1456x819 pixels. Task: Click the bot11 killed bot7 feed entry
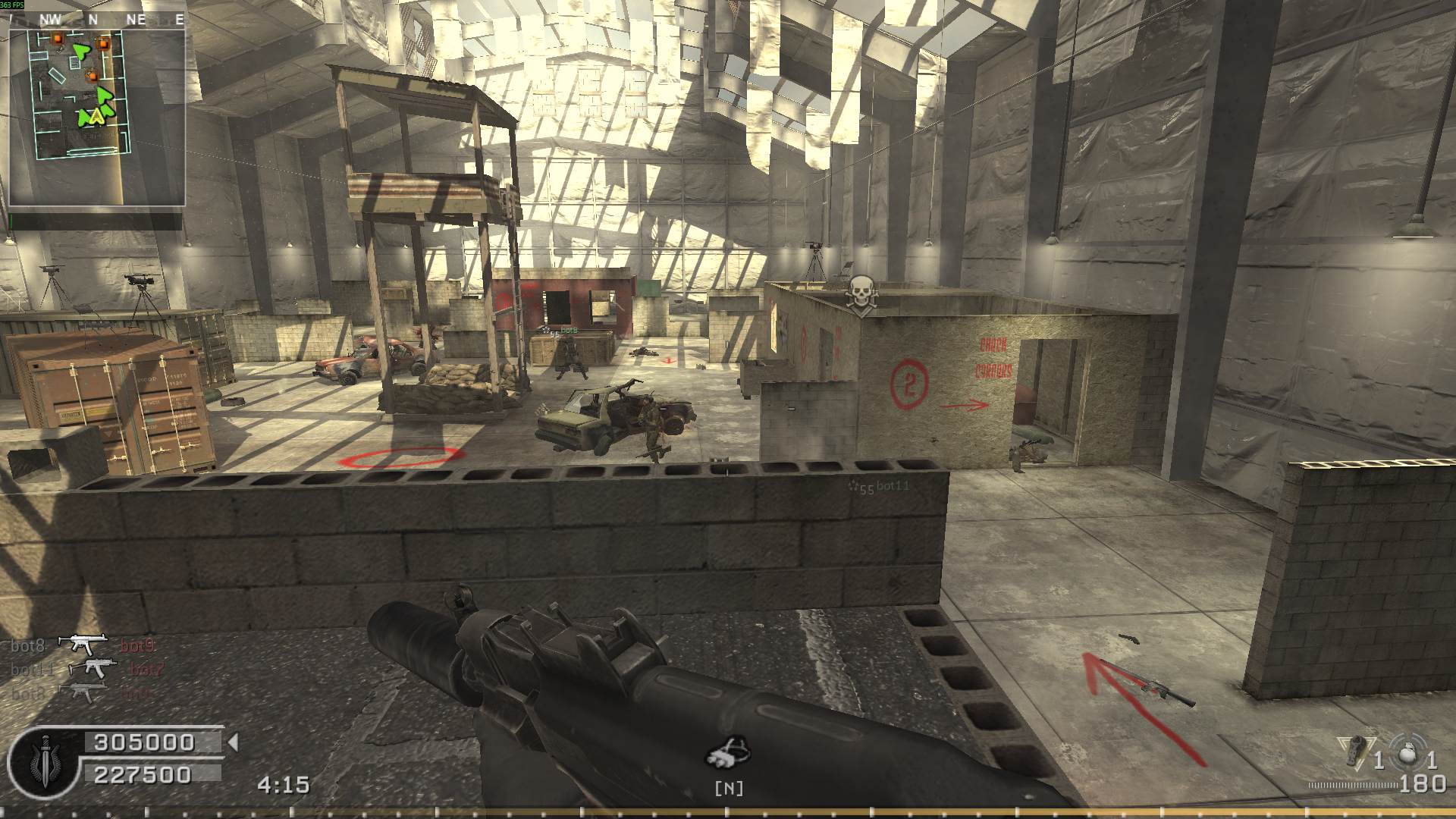86,669
